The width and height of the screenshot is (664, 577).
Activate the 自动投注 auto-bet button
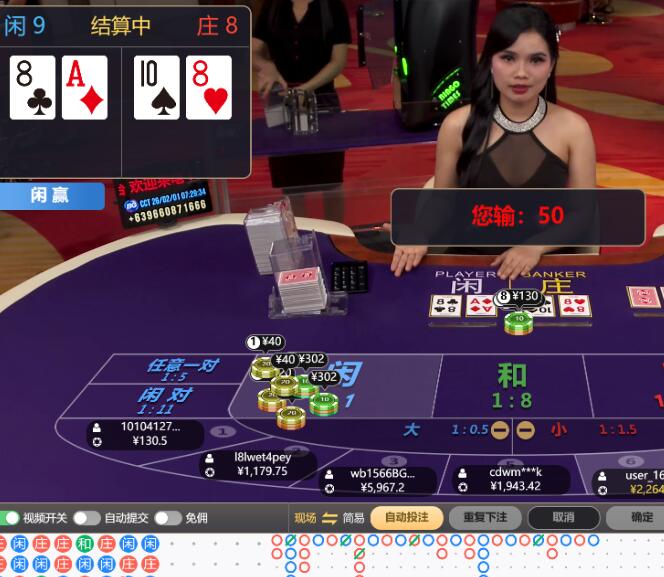pyautogui.click(x=406, y=518)
